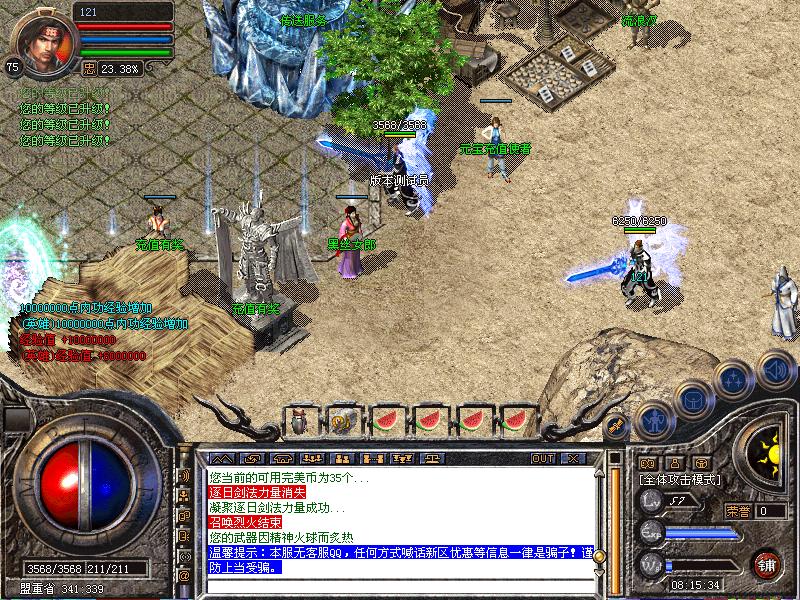Select the @ chat channel button
Viewport: 800px width, 600px height.
coord(184,576)
